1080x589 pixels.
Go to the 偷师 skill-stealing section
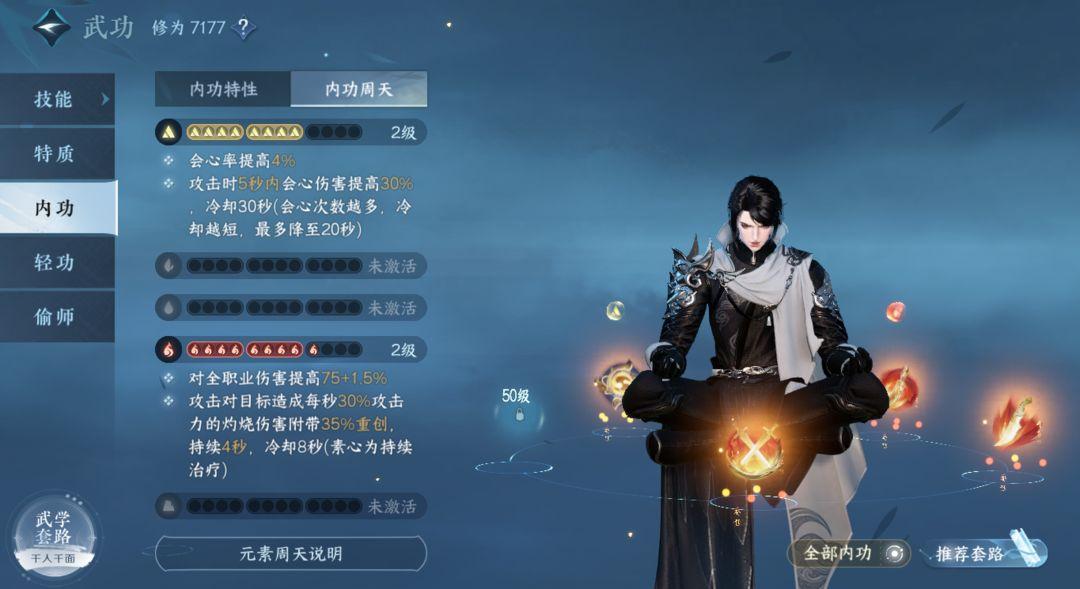57,317
